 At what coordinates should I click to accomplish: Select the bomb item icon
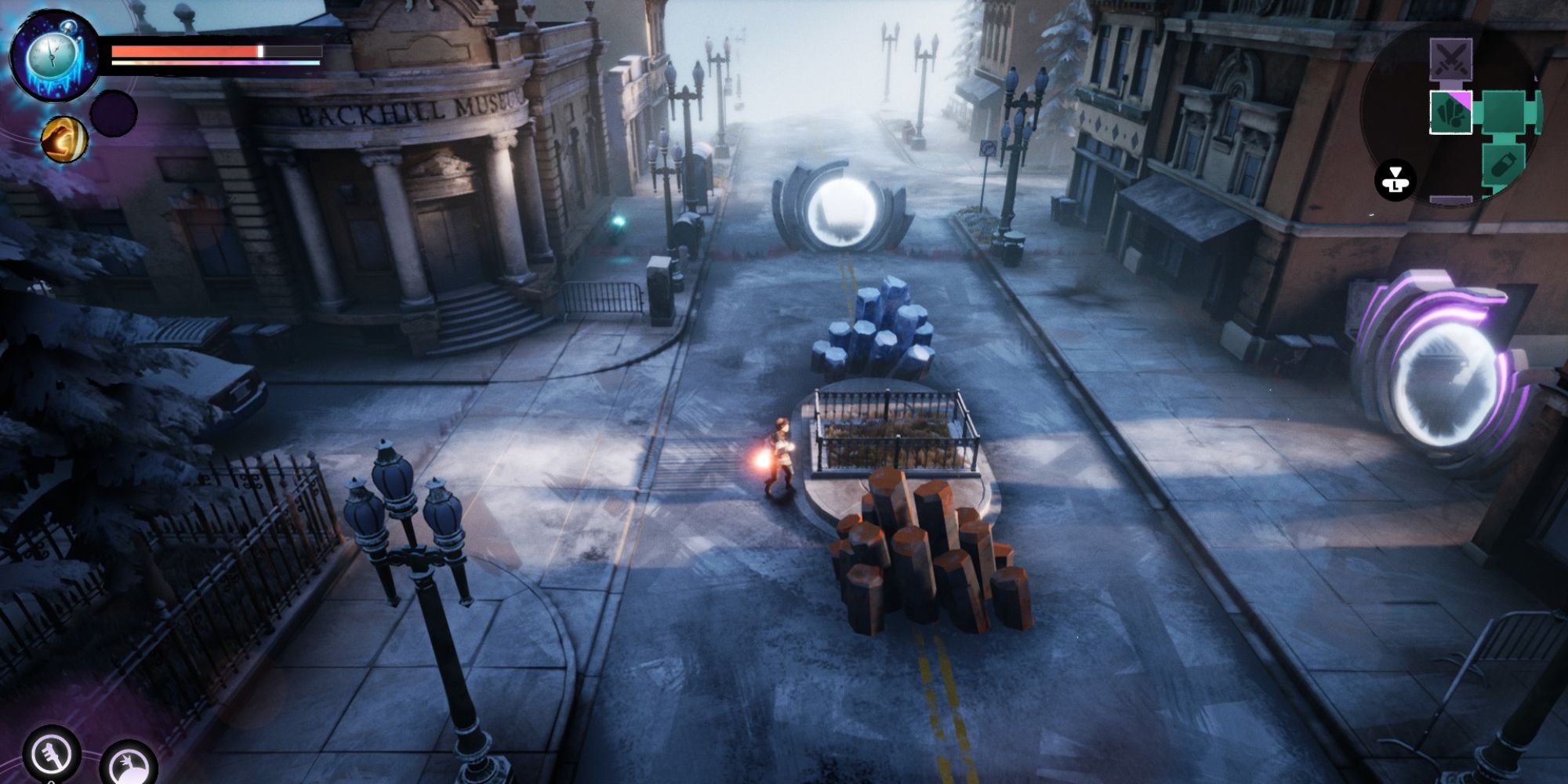tap(129, 765)
